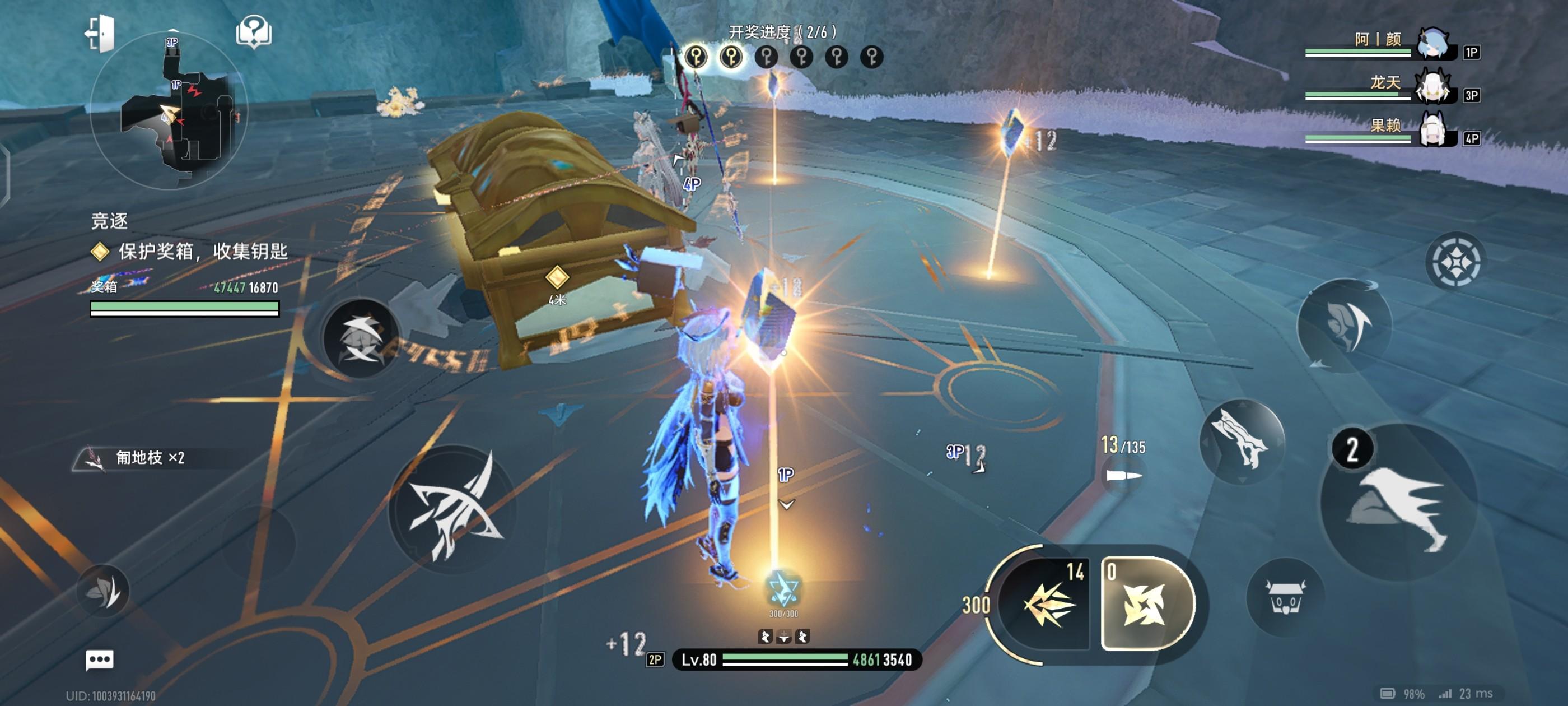1568x706 pixels.
Task: Open the help question mark guide
Action: point(254,32)
